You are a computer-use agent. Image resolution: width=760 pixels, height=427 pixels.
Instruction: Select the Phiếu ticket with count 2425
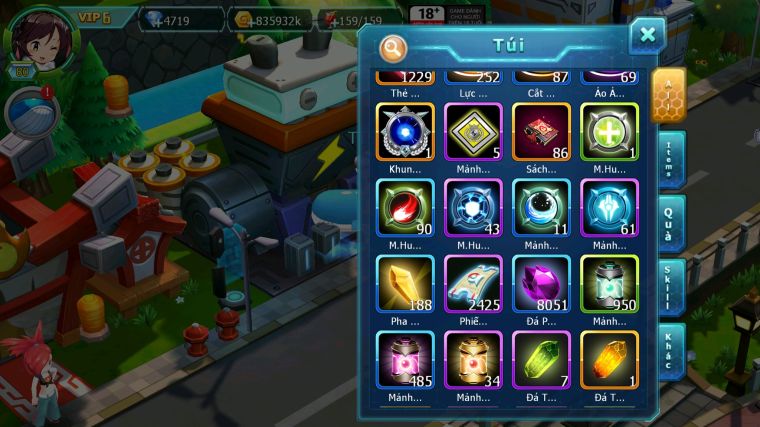point(473,284)
